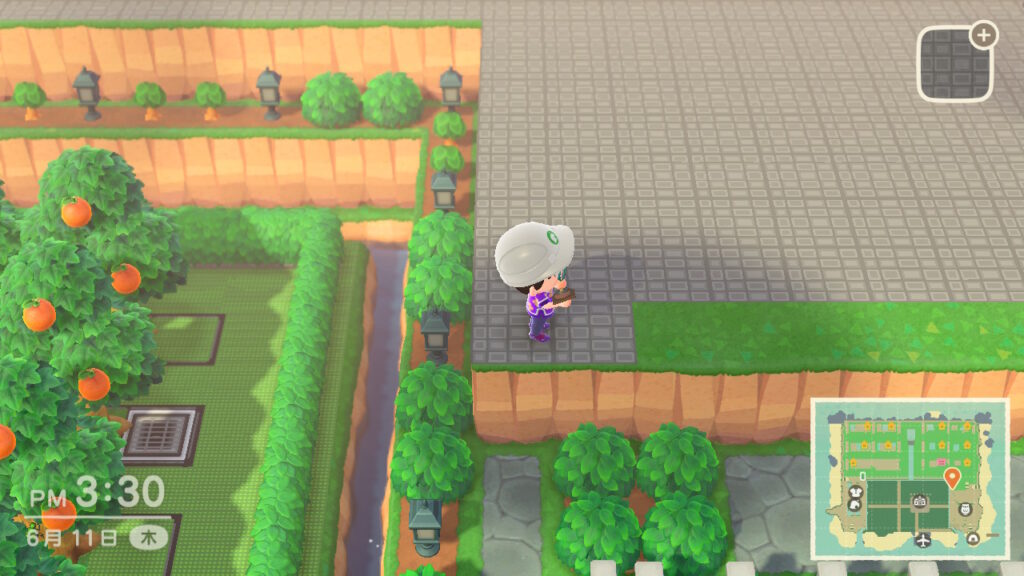Choose the museum owl marker on the minimap
Screen dimensions: 1024x576
pyautogui.click(x=965, y=509)
